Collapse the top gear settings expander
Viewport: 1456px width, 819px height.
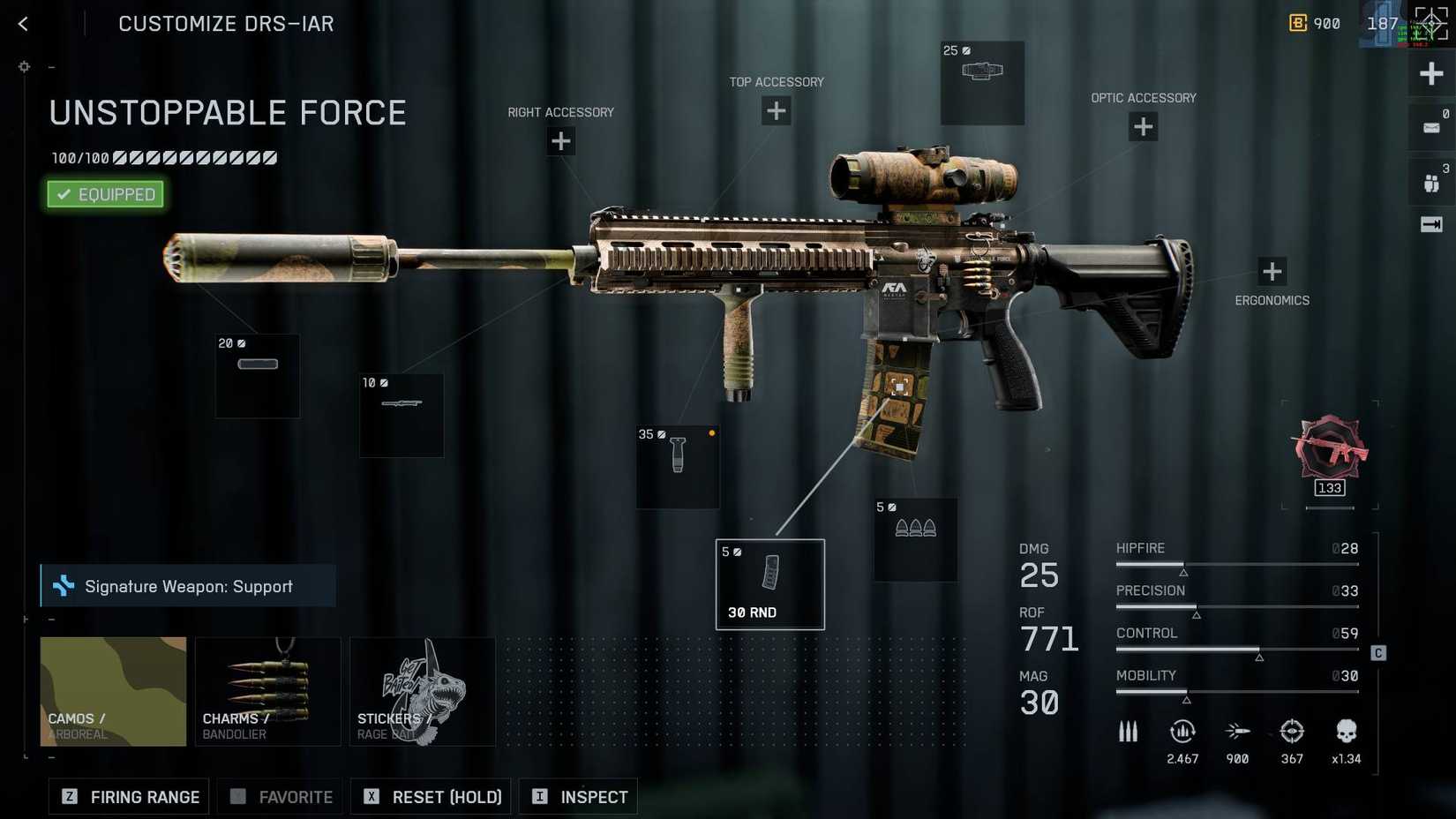coord(51,66)
